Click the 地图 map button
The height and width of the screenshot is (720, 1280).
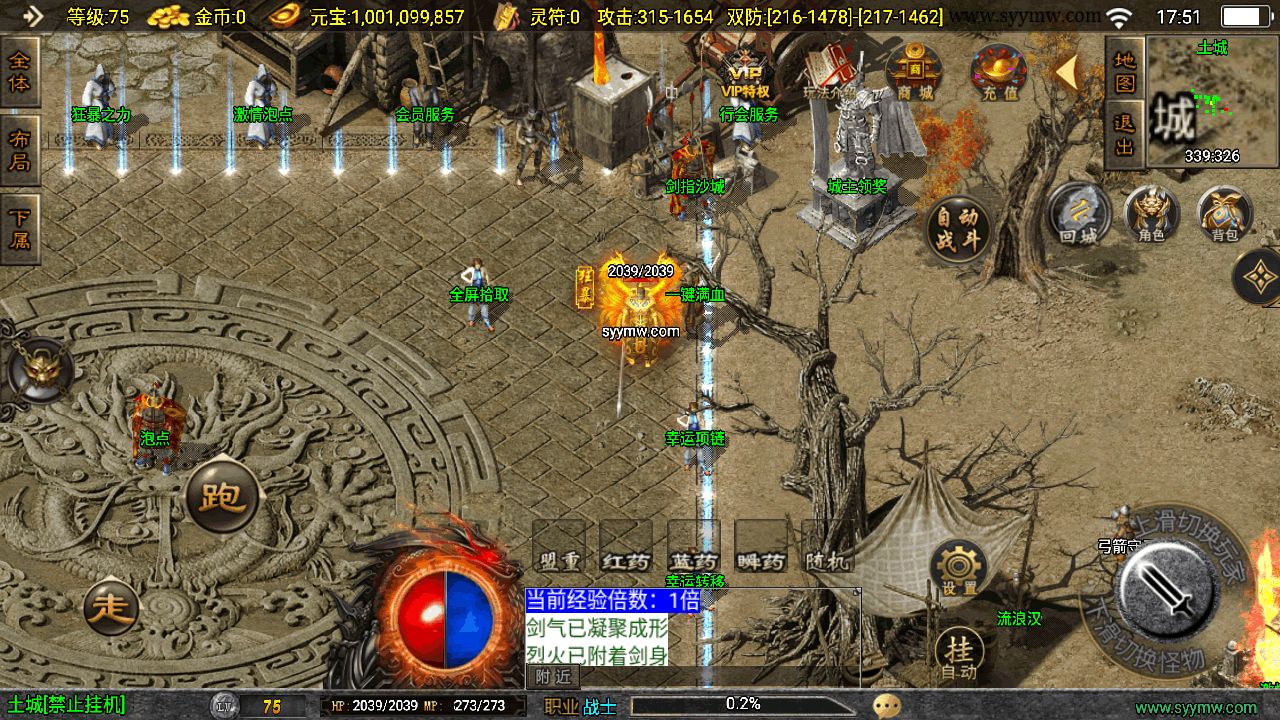(1125, 71)
